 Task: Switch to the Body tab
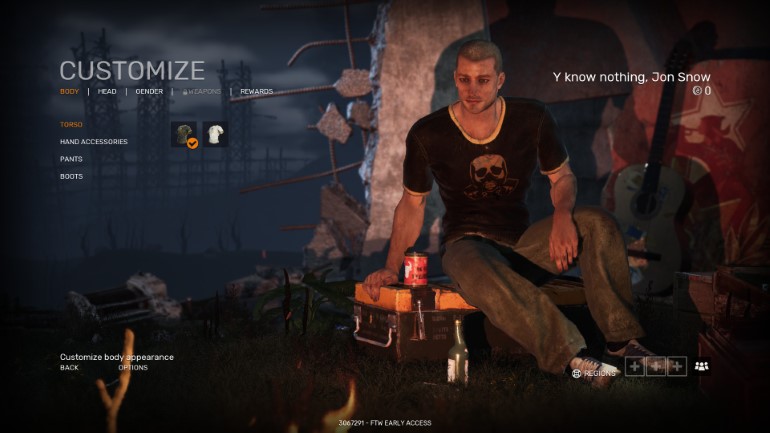[x=69, y=92]
